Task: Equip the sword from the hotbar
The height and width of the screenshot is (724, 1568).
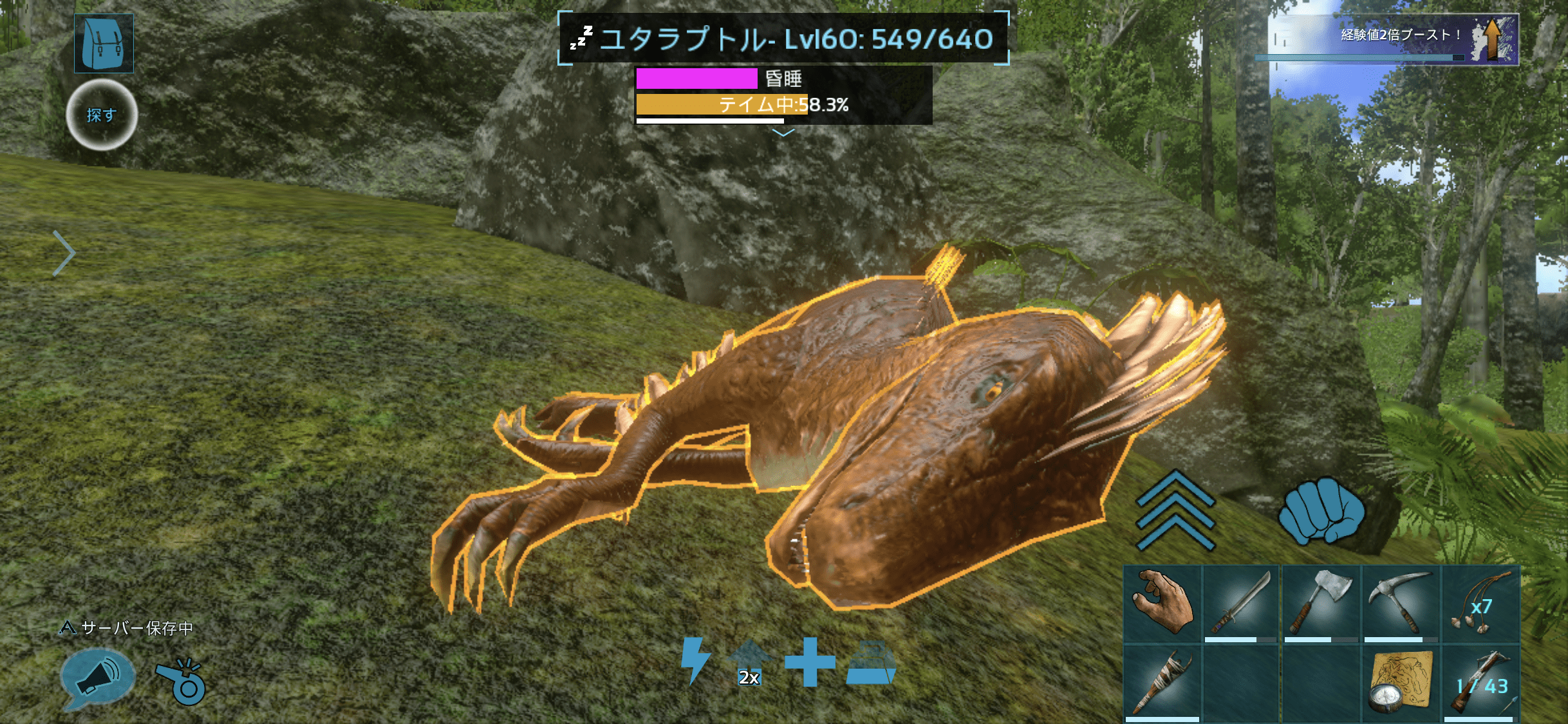Action: click(x=1242, y=604)
